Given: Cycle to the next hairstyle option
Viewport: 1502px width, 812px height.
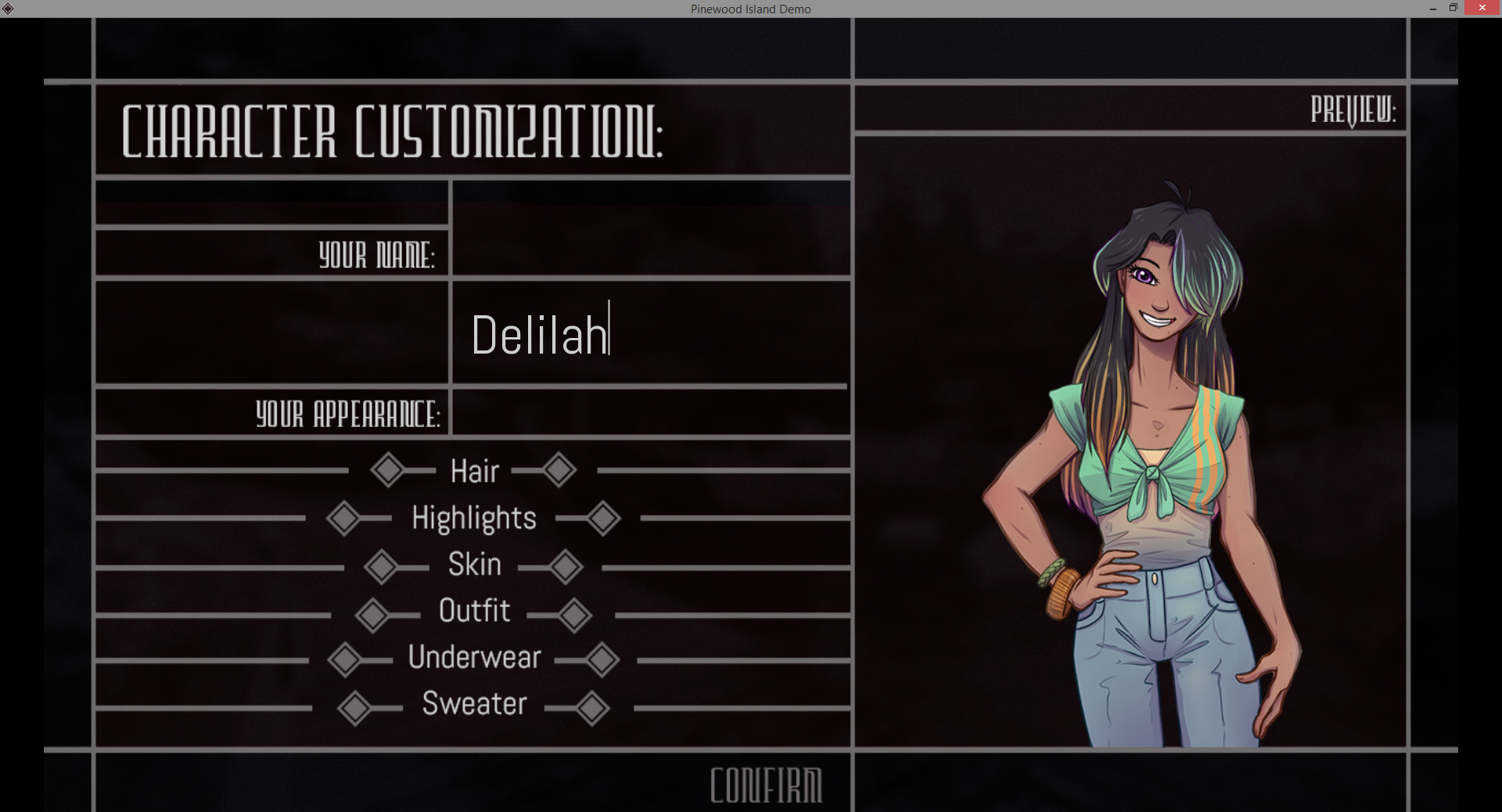Looking at the screenshot, I should [x=558, y=470].
